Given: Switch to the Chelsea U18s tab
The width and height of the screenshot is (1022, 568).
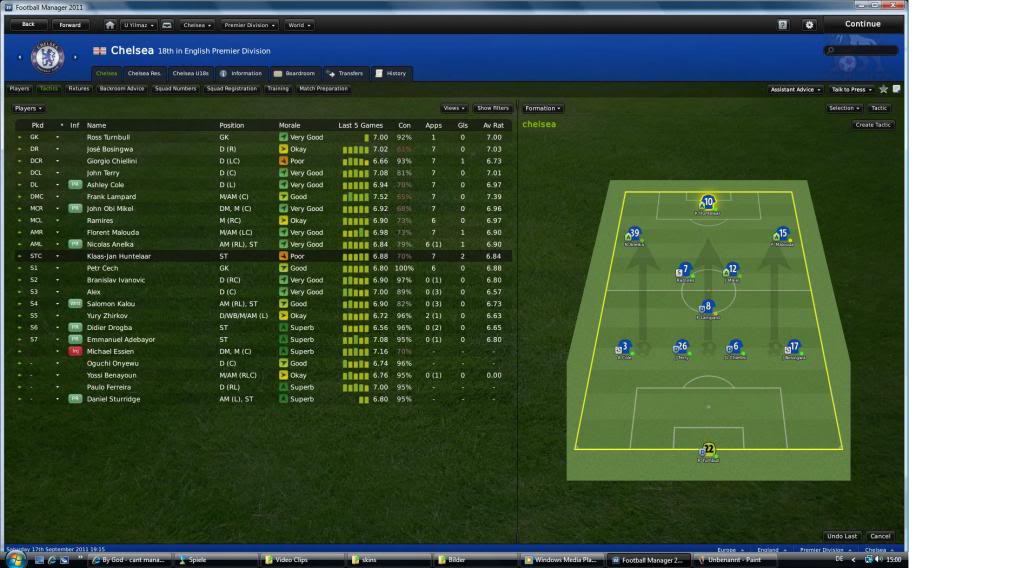Looking at the screenshot, I should tap(189, 73).
